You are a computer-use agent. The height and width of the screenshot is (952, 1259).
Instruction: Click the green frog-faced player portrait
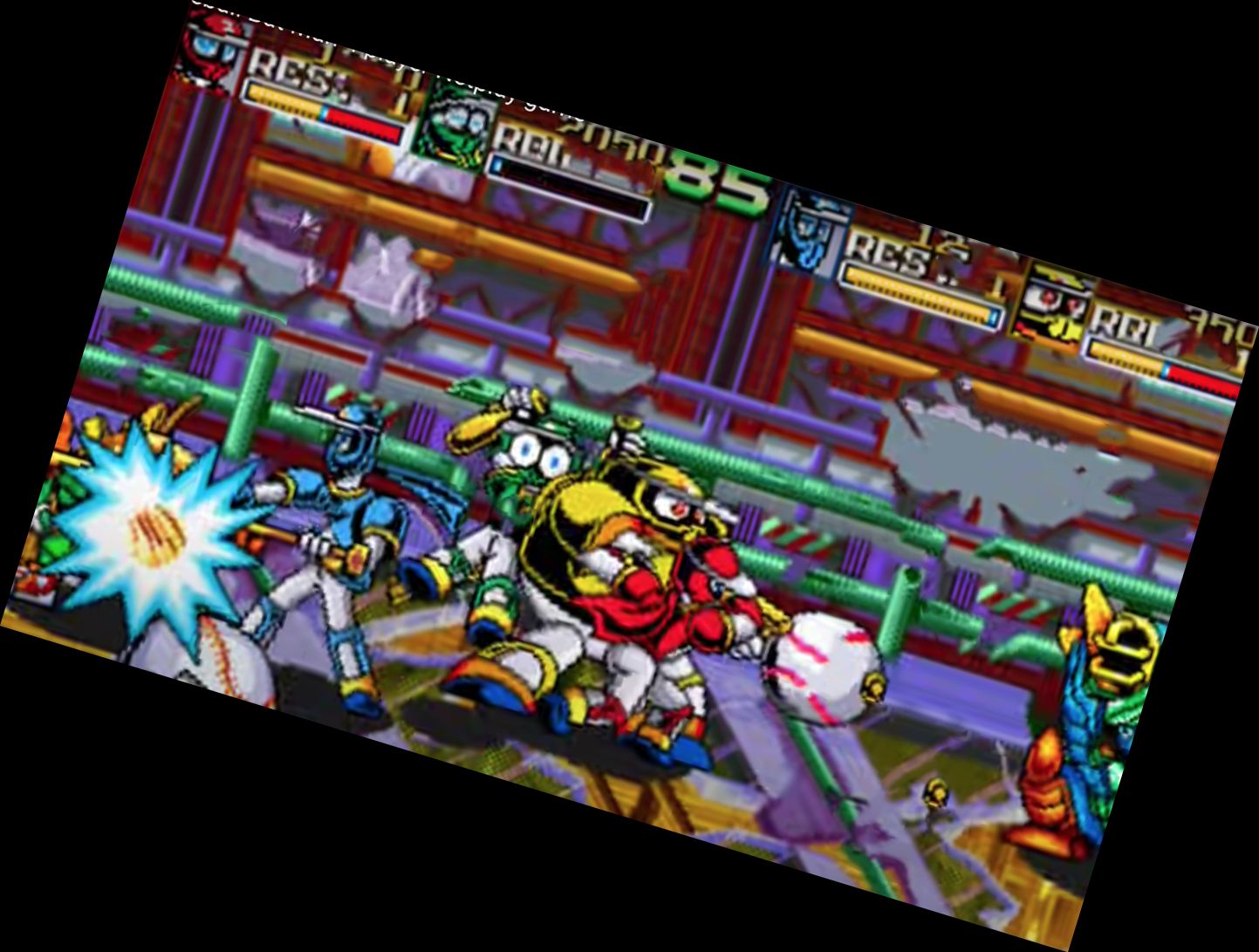coord(458,122)
